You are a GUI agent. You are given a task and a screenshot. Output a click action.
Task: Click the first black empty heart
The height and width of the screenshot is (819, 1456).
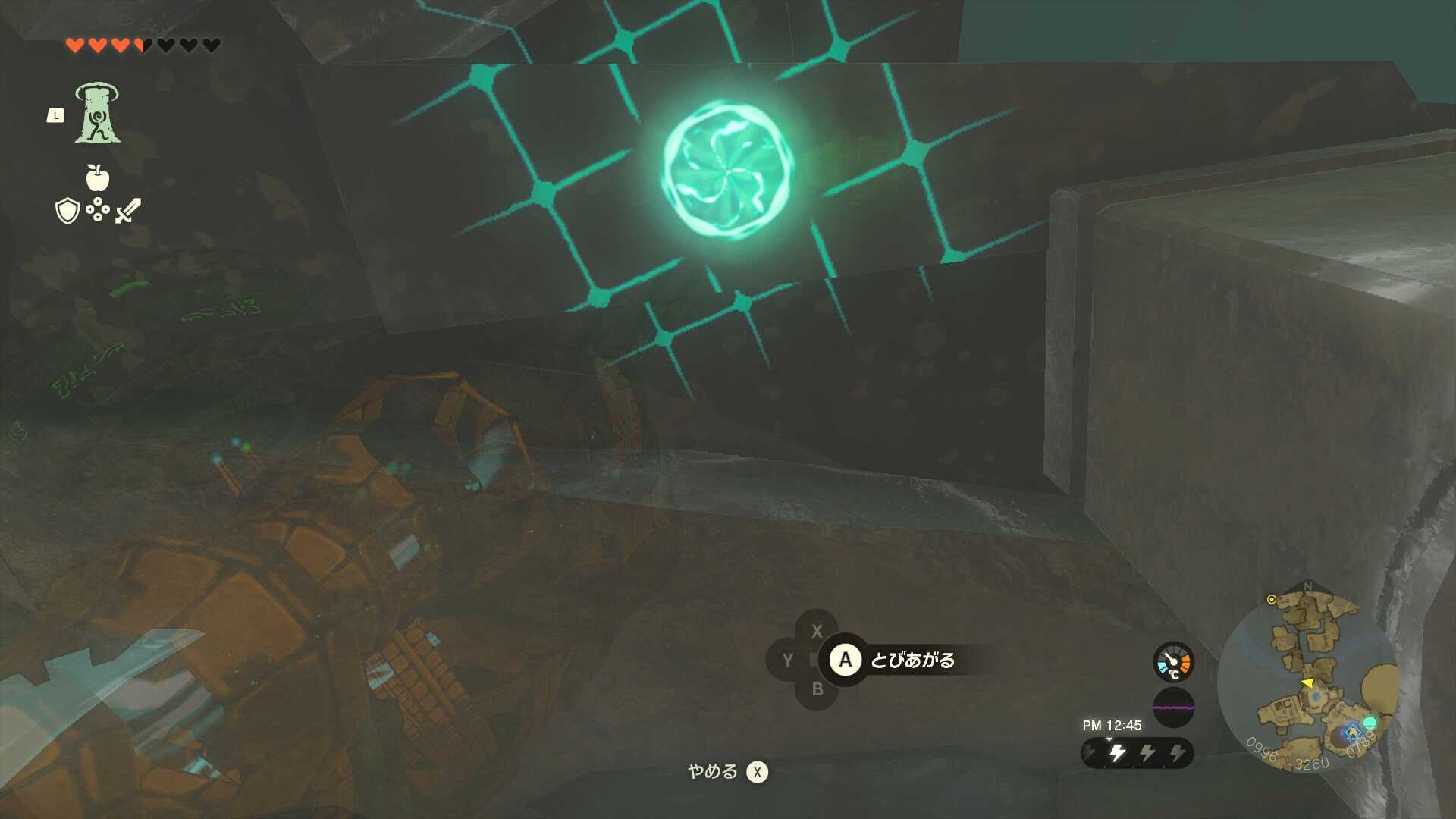point(165,45)
